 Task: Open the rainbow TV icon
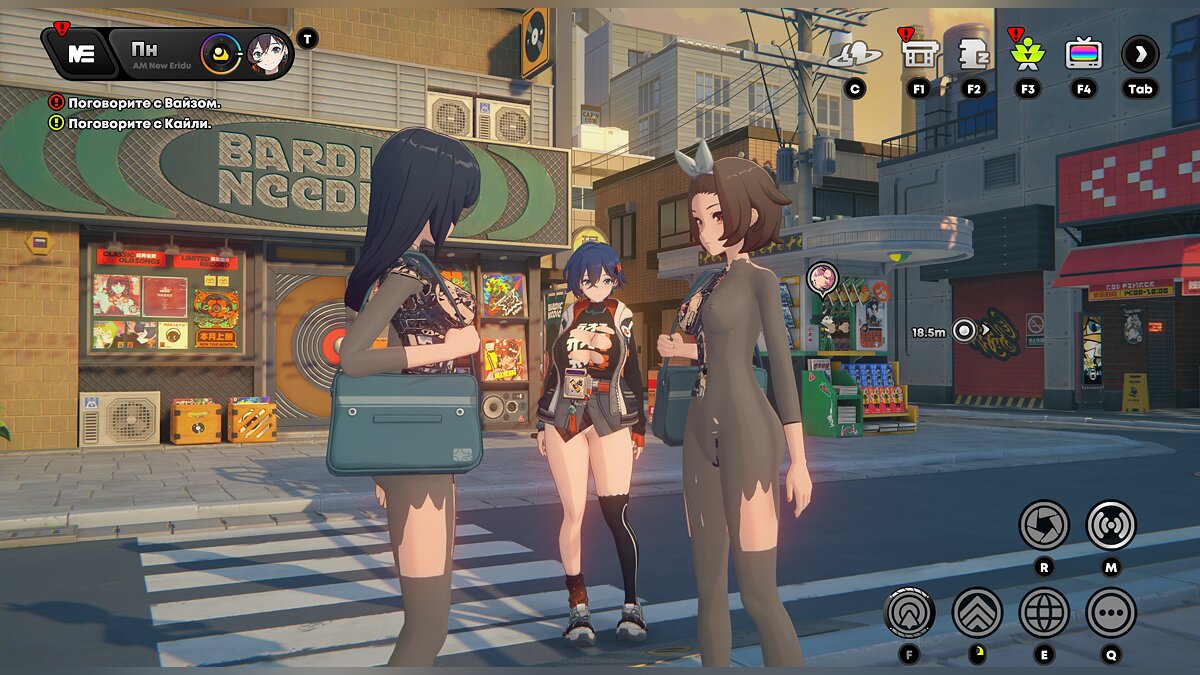click(x=1083, y=53)
